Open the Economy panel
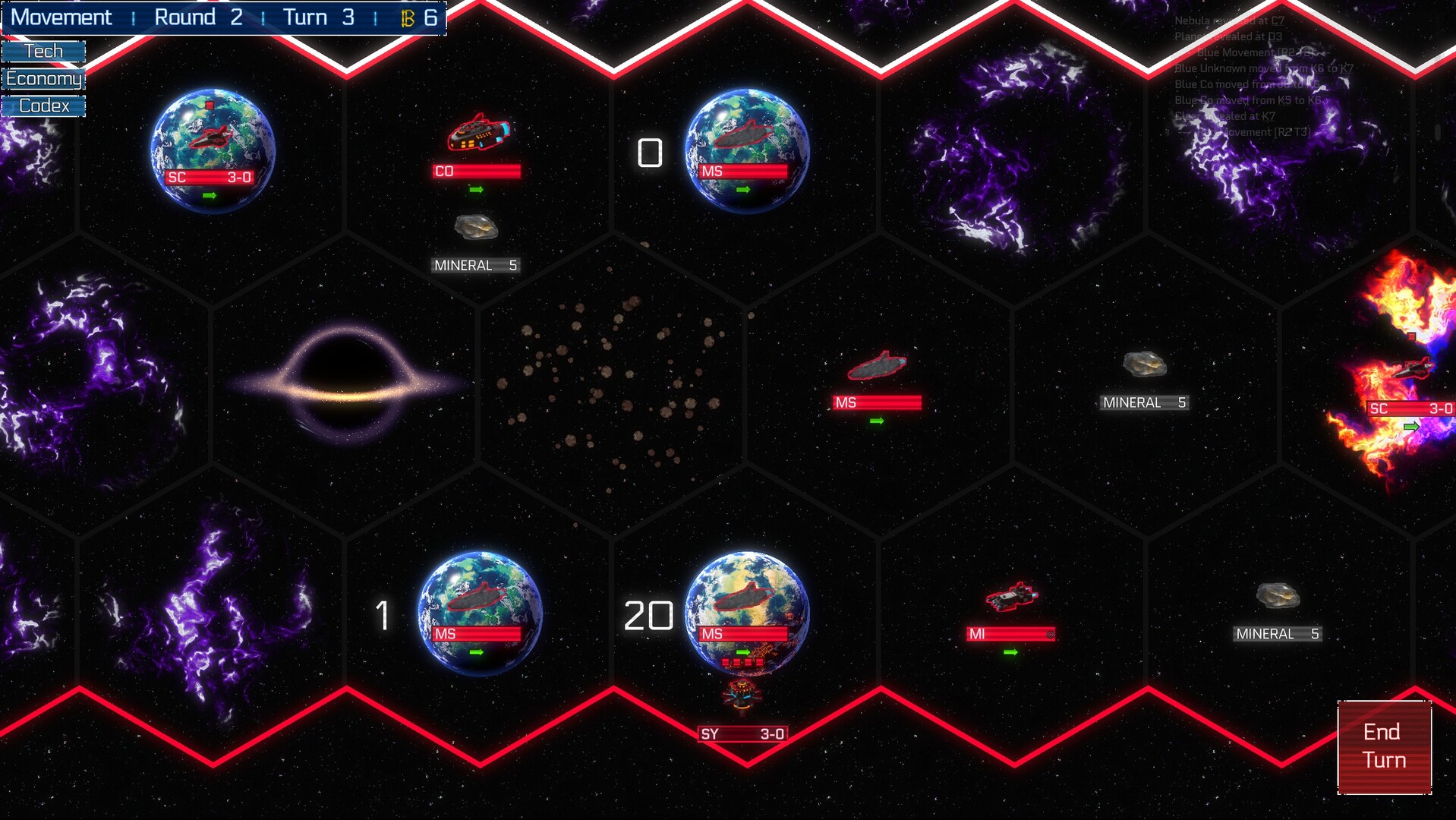The width and height of the screenshot is (1456, 820). coord(43,78)
